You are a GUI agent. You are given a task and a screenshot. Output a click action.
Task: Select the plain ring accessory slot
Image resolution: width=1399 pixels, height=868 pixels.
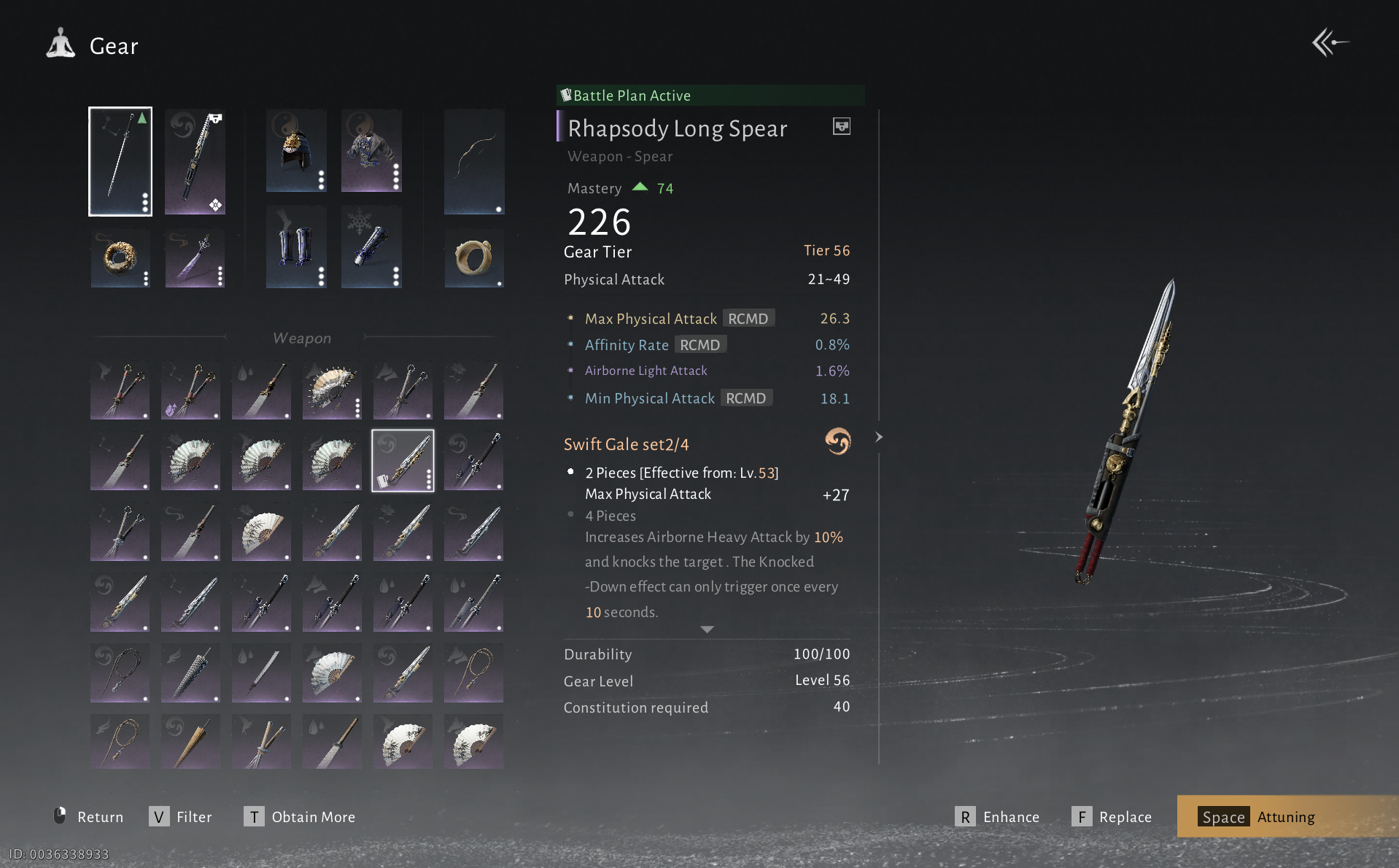[x=474, y=257]
